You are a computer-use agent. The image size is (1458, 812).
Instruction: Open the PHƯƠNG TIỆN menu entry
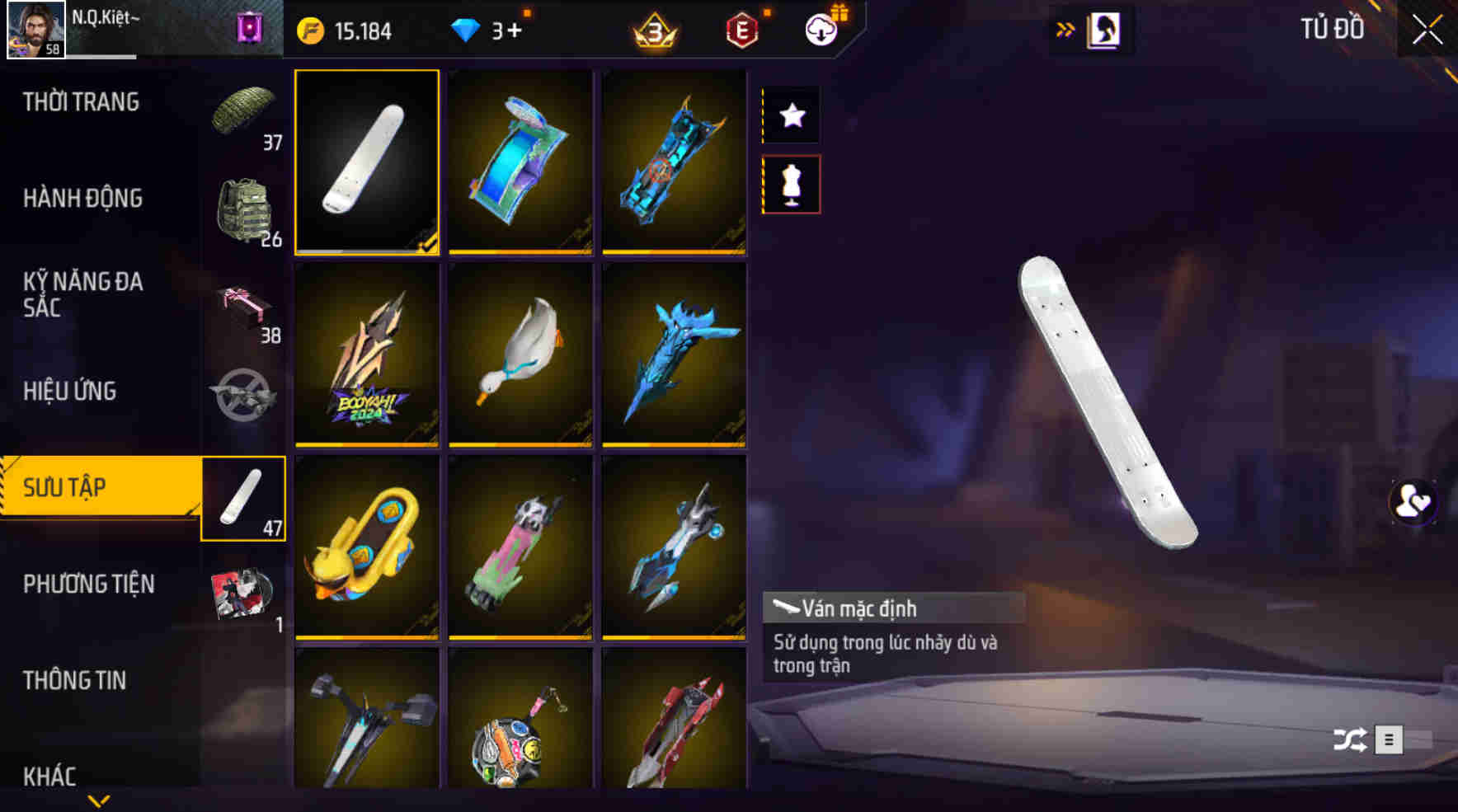[x=87, y=584]
